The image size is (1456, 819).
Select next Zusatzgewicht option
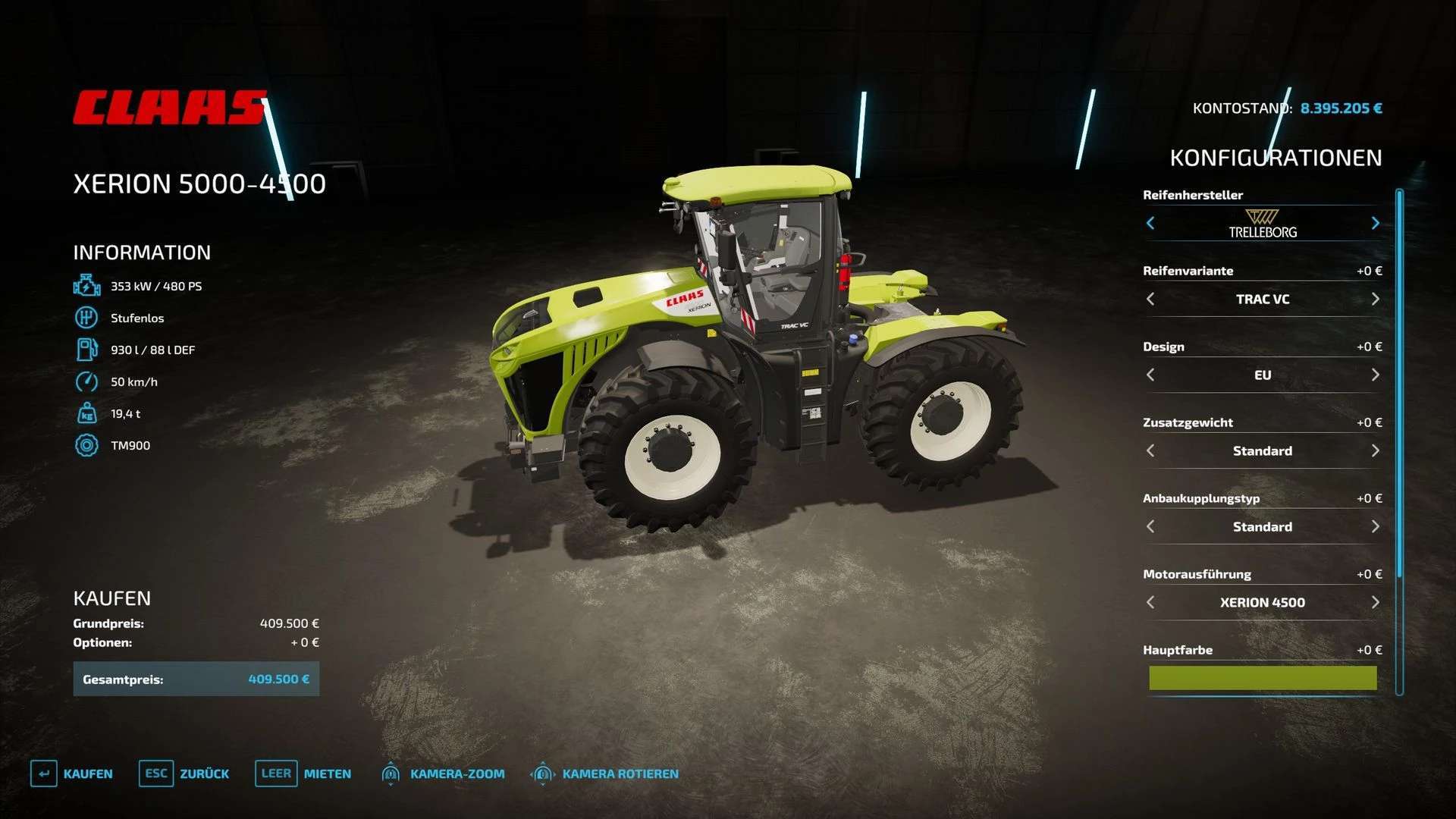click(x=1375, y=450)
